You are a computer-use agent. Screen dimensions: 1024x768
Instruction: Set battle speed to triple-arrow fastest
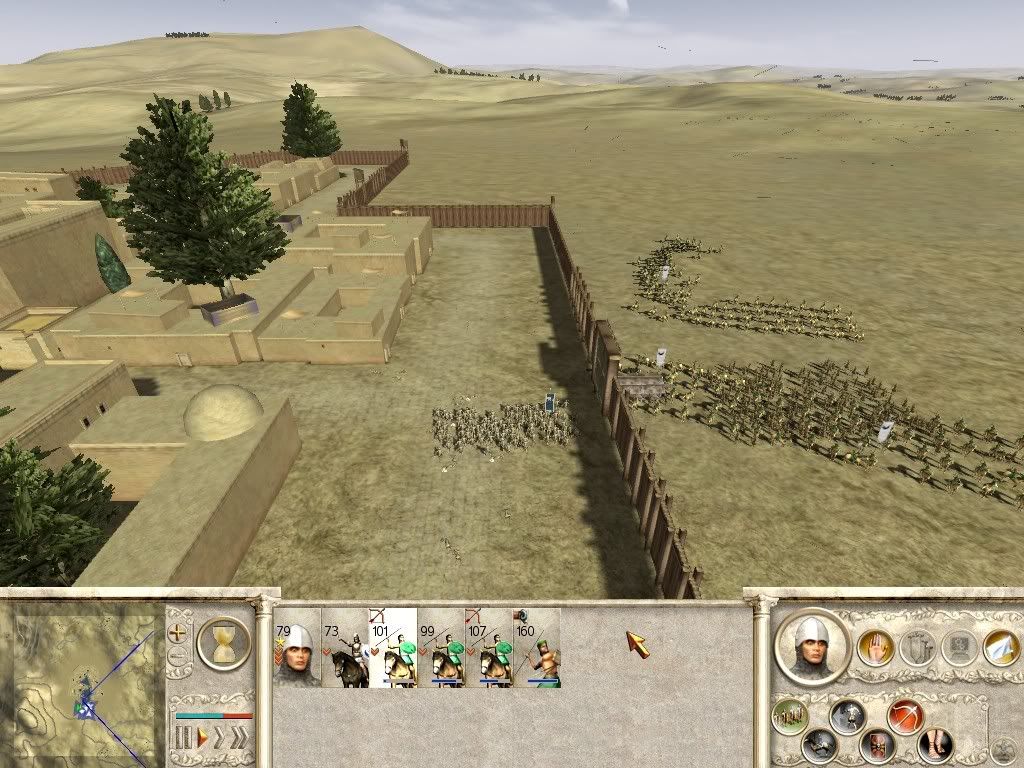pyautogui.click(x=241, y=739)
